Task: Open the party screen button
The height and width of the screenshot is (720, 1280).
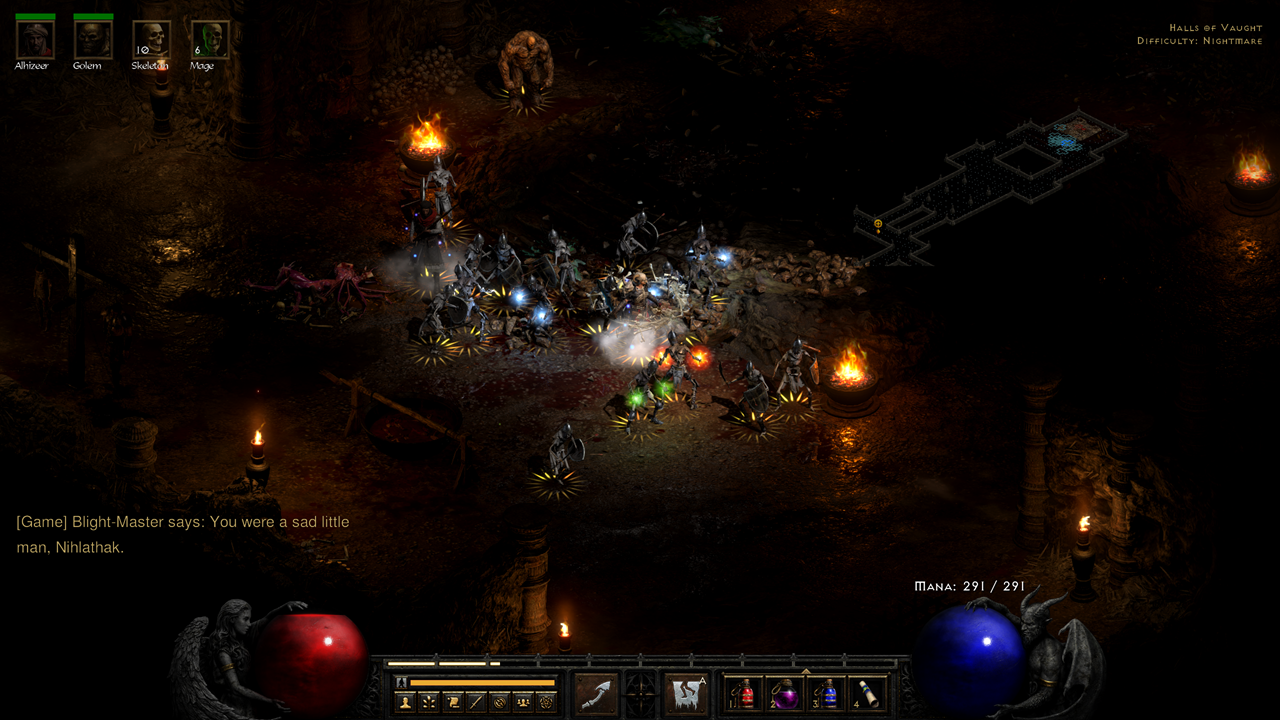Action: point(522,702)
